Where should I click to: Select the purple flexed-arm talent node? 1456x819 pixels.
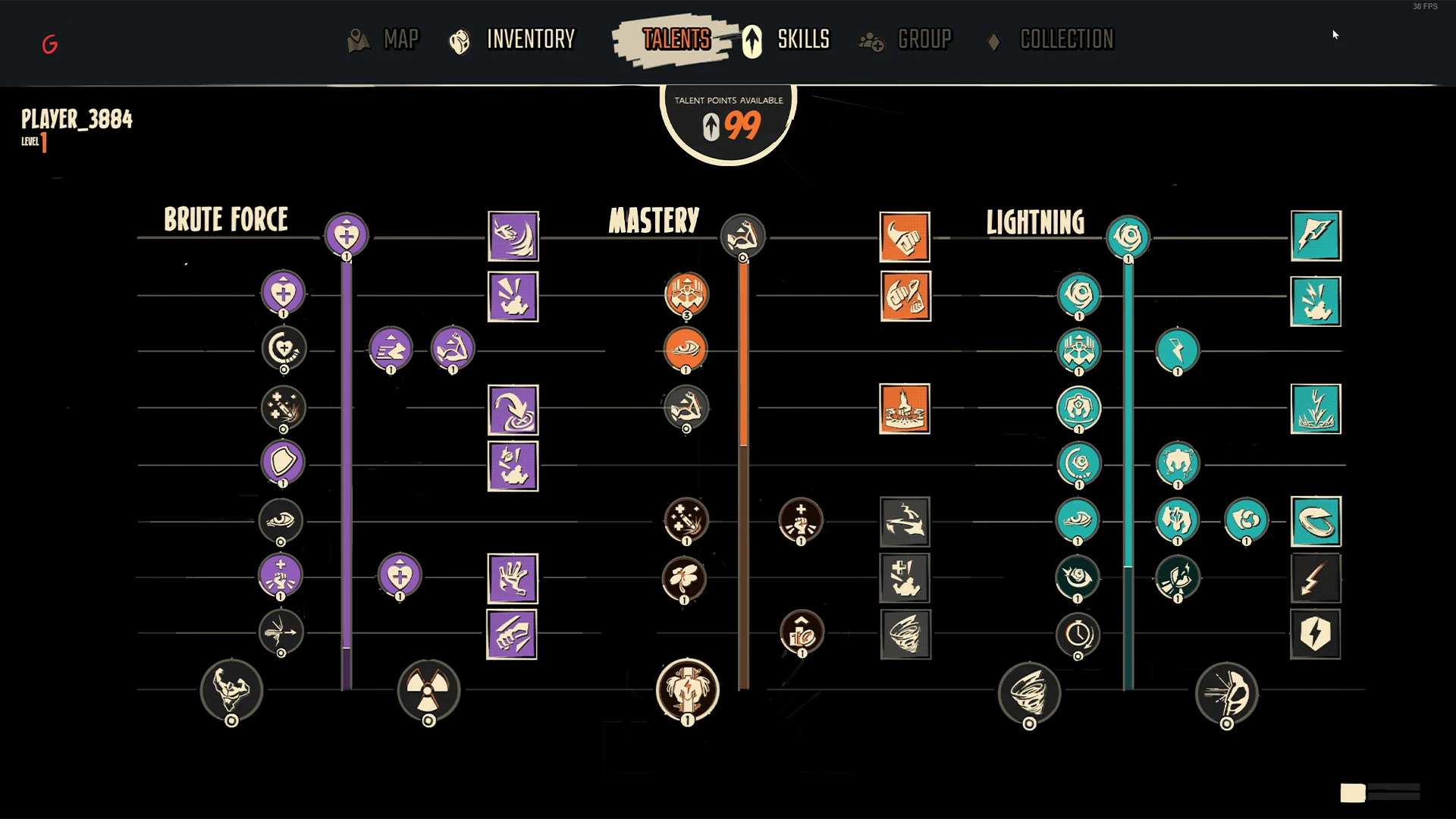[x=453, y=350]
